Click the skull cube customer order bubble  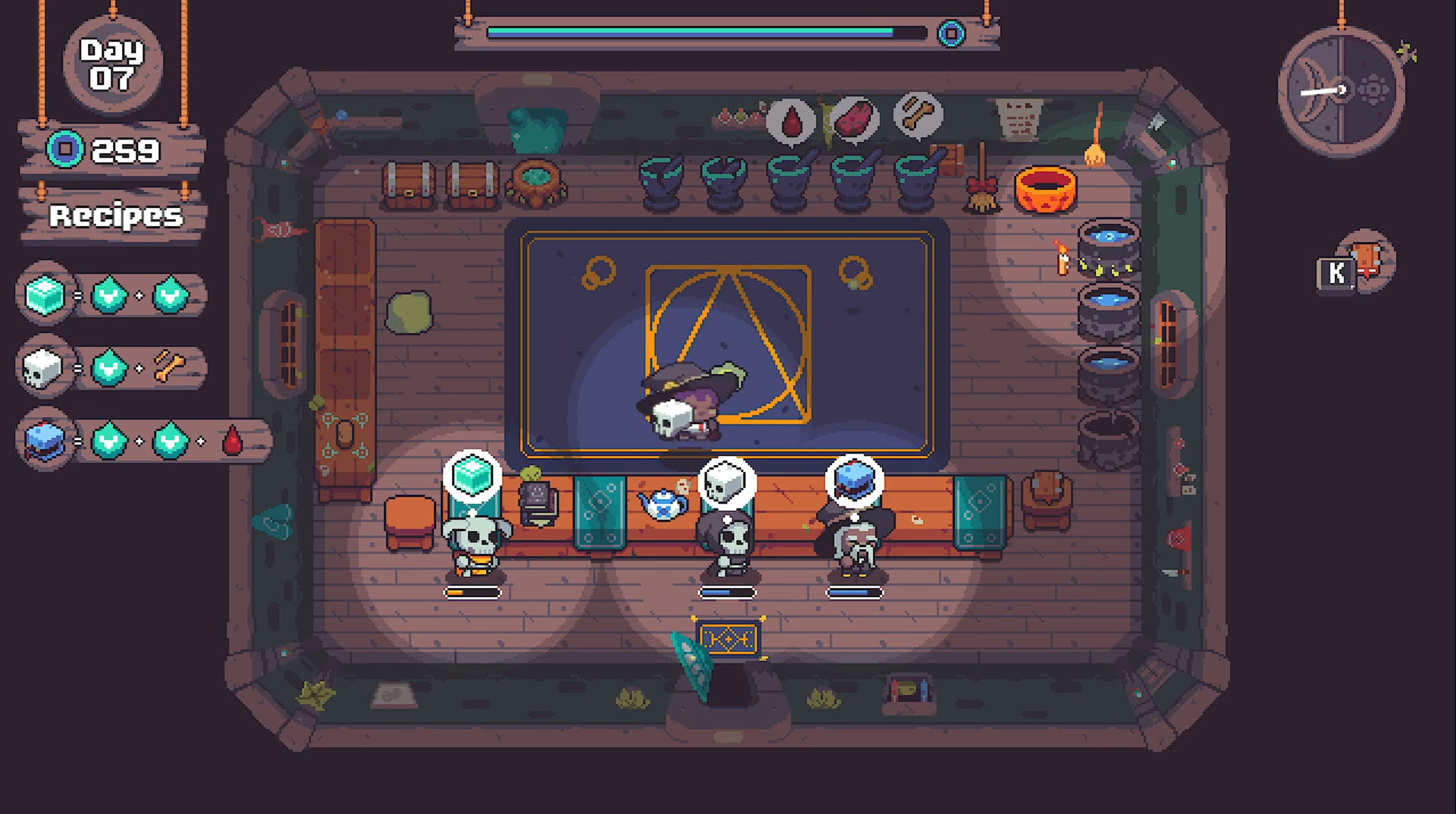coord(726,482)
